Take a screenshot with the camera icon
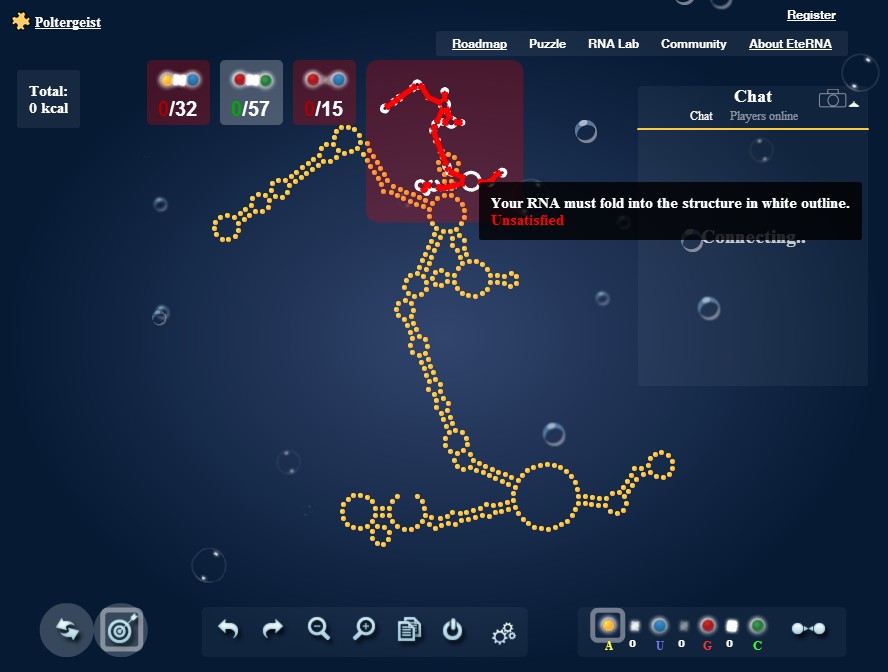 click(x=832, y=99)
